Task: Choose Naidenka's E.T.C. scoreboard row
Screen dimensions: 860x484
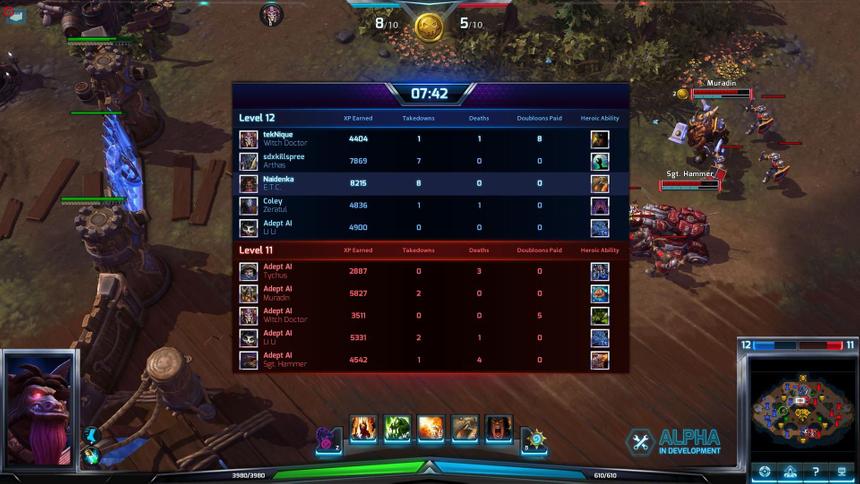Action: [430, 183]
